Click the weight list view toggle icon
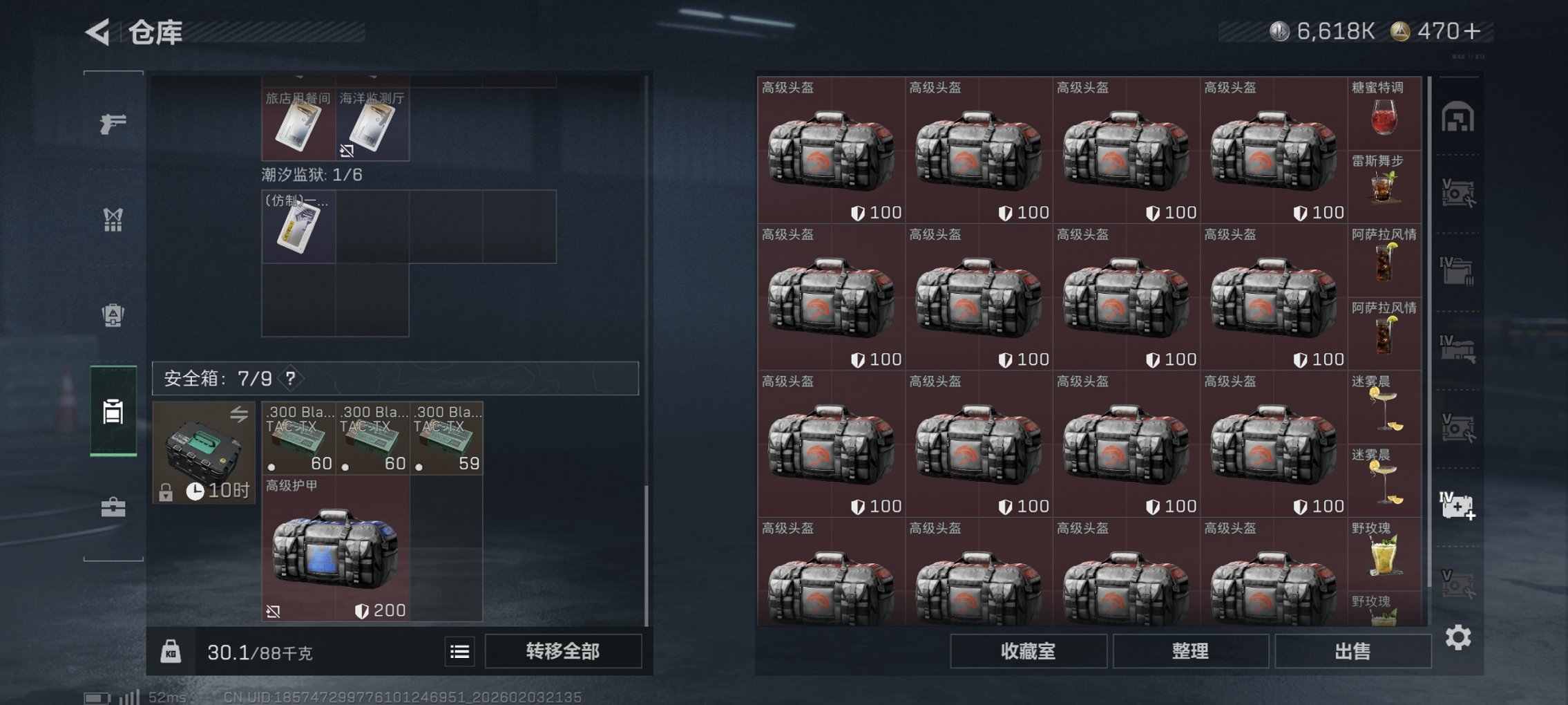This screenshot has height=705, width=1568. pos(459,652)
